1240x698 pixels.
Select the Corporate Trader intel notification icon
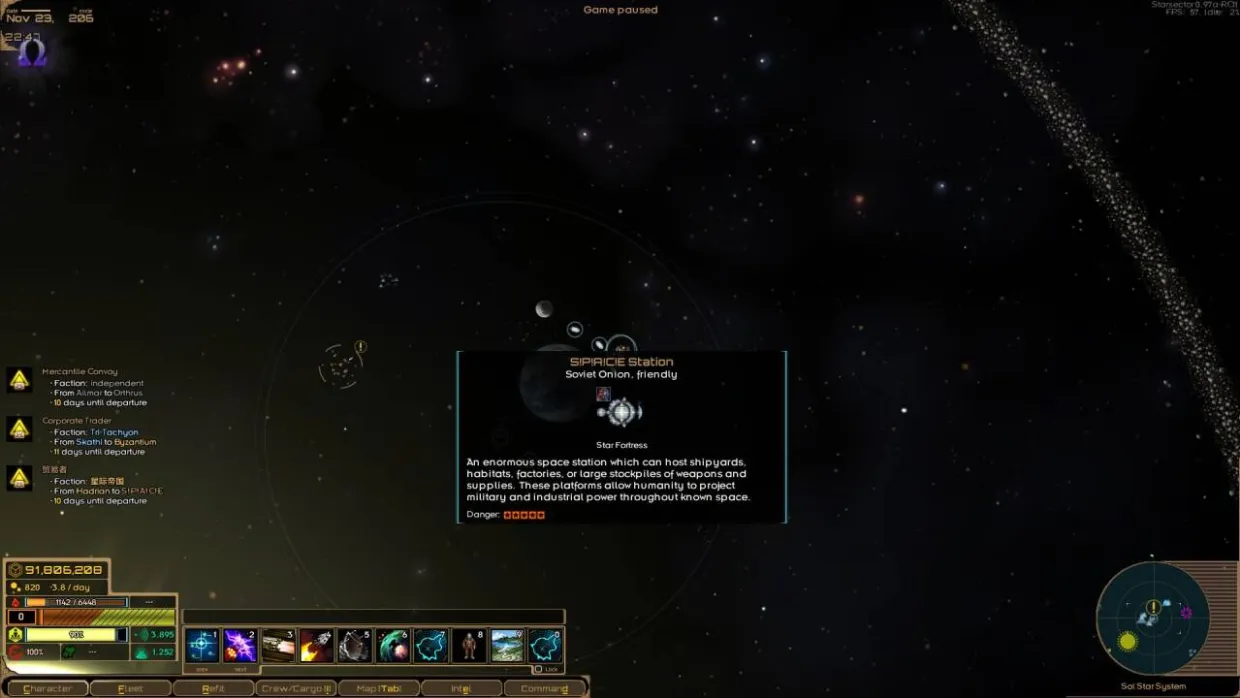pyautogui.click(x=19, y=430)
